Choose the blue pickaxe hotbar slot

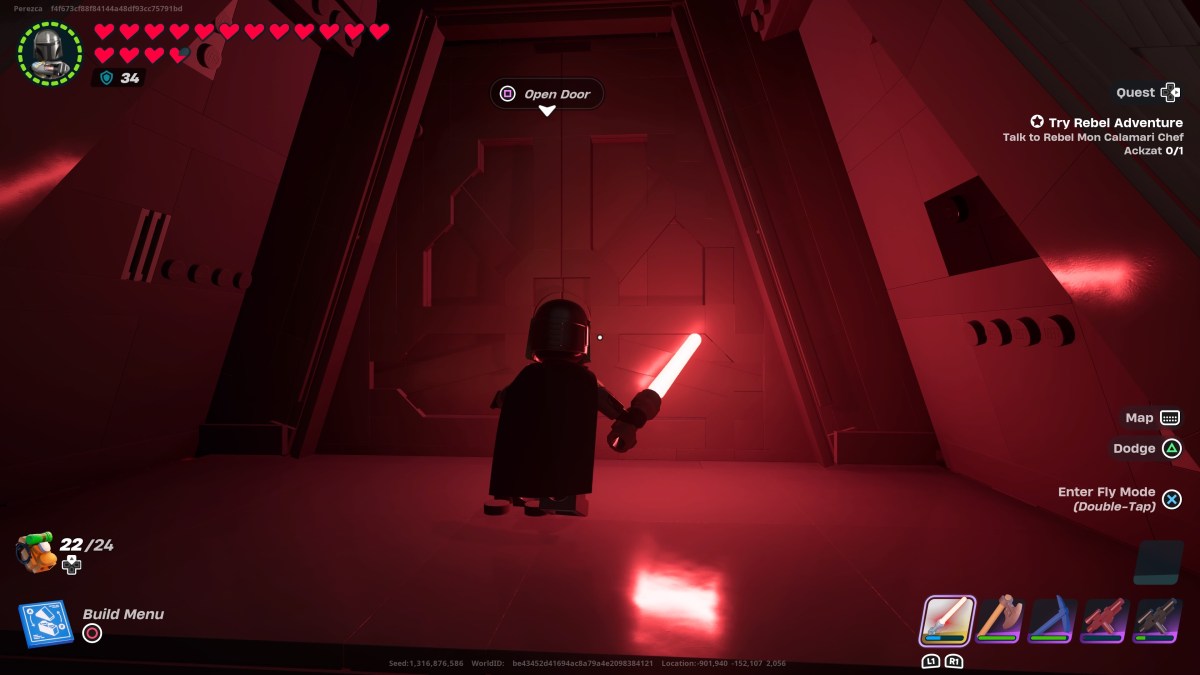point(1052,620)
